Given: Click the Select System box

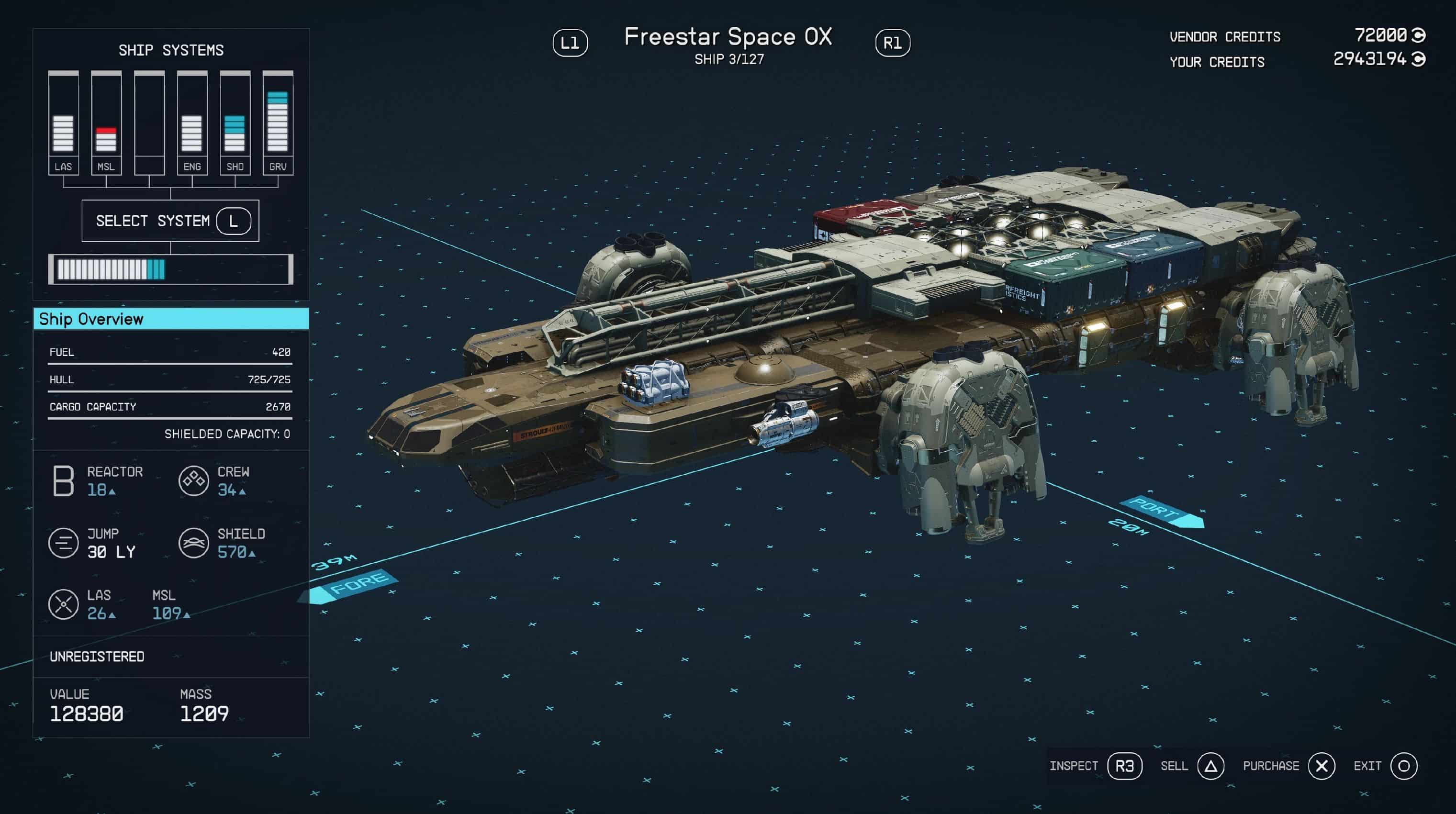Looking at the screenshot, I should (170, 221).
